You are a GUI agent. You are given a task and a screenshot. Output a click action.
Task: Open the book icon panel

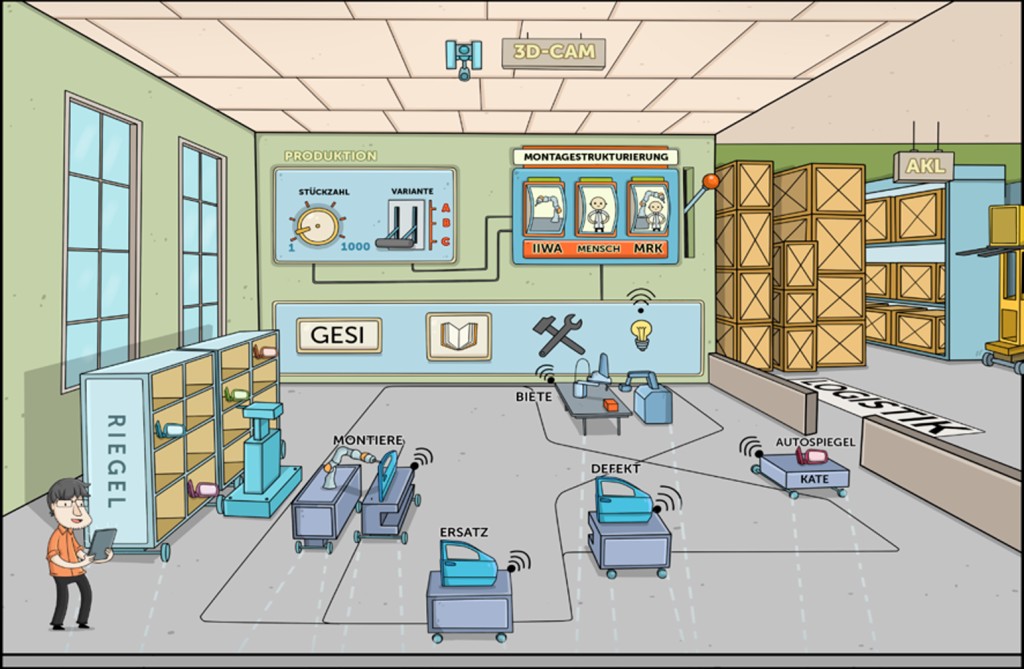tap(459, 335)
